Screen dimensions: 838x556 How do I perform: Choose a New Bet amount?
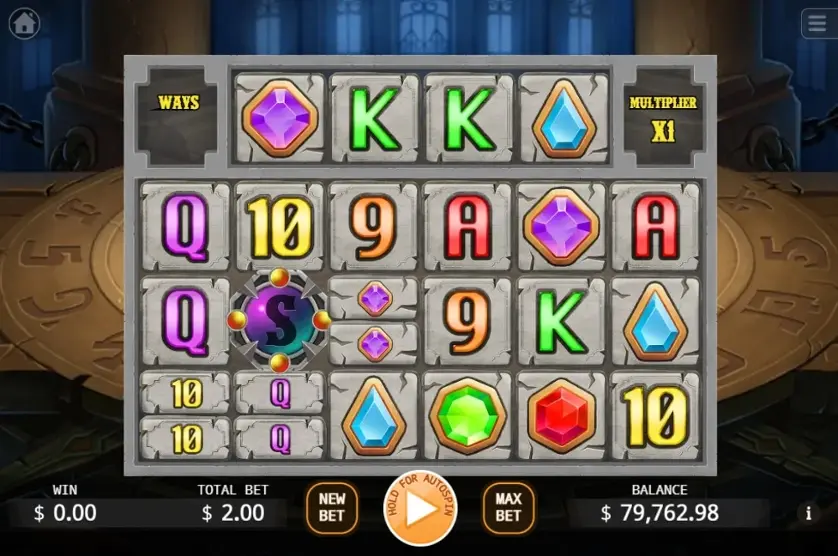[331, 508]
